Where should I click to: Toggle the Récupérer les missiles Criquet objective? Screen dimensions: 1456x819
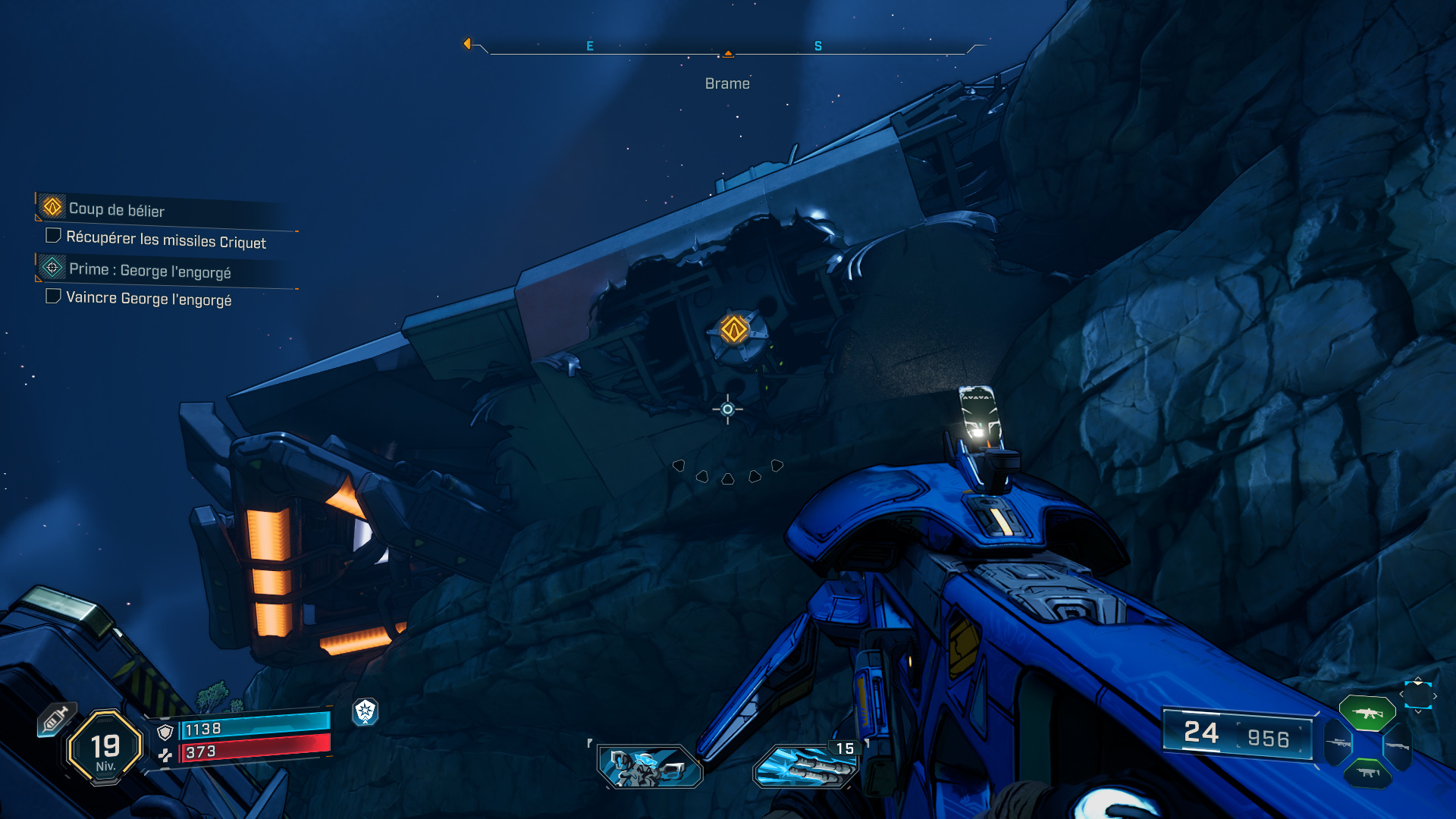(53, 236)
